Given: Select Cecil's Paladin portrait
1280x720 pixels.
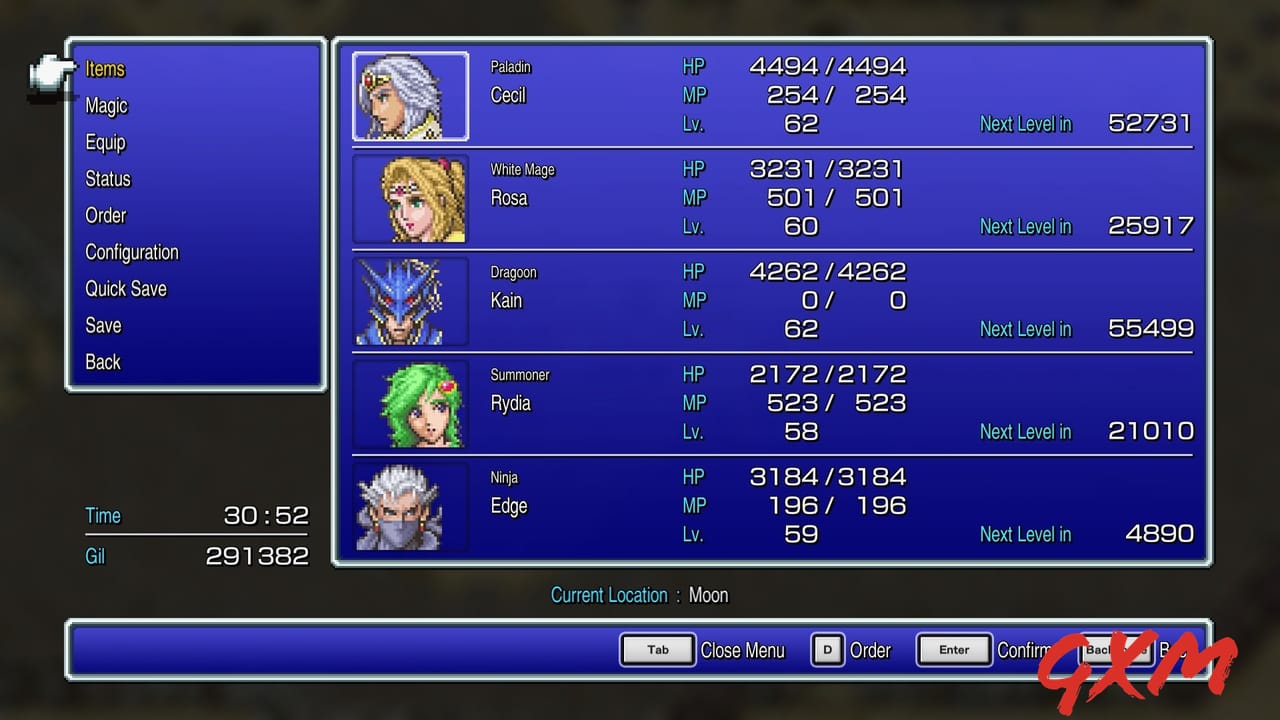Looking at the screenshot, I should click(x=410, y=97).
